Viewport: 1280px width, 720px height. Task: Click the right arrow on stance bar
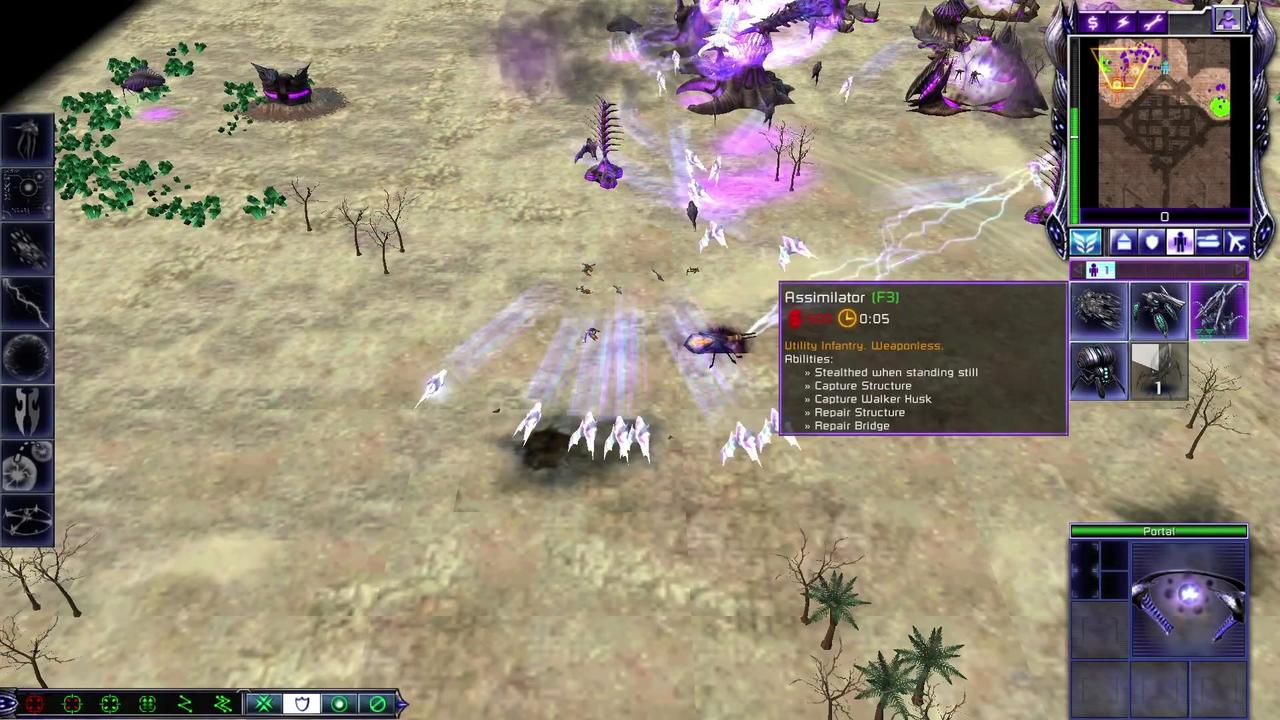tap(401, 703)
